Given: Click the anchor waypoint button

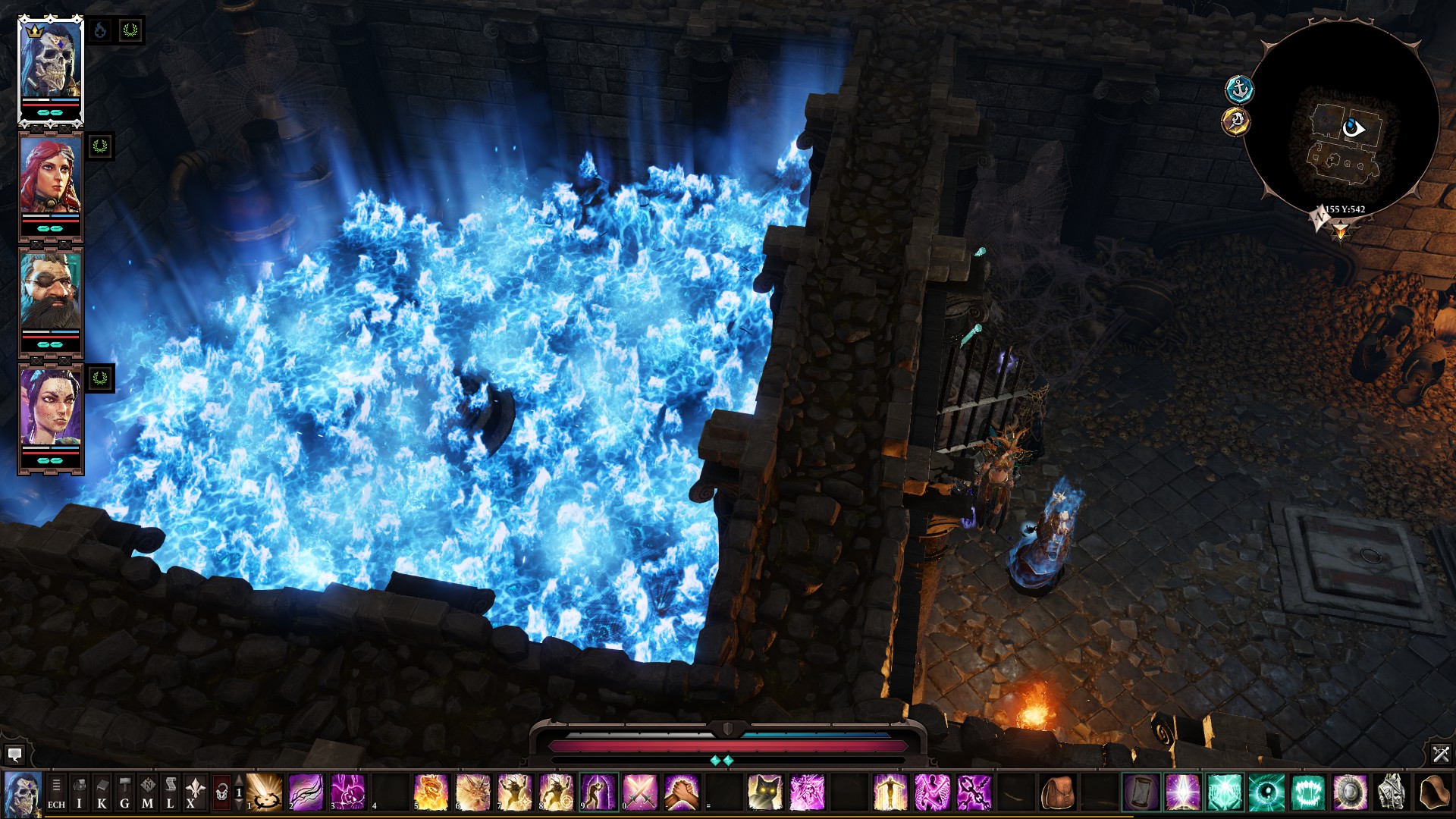Looking at the screenshot, I should (1239, 89).
